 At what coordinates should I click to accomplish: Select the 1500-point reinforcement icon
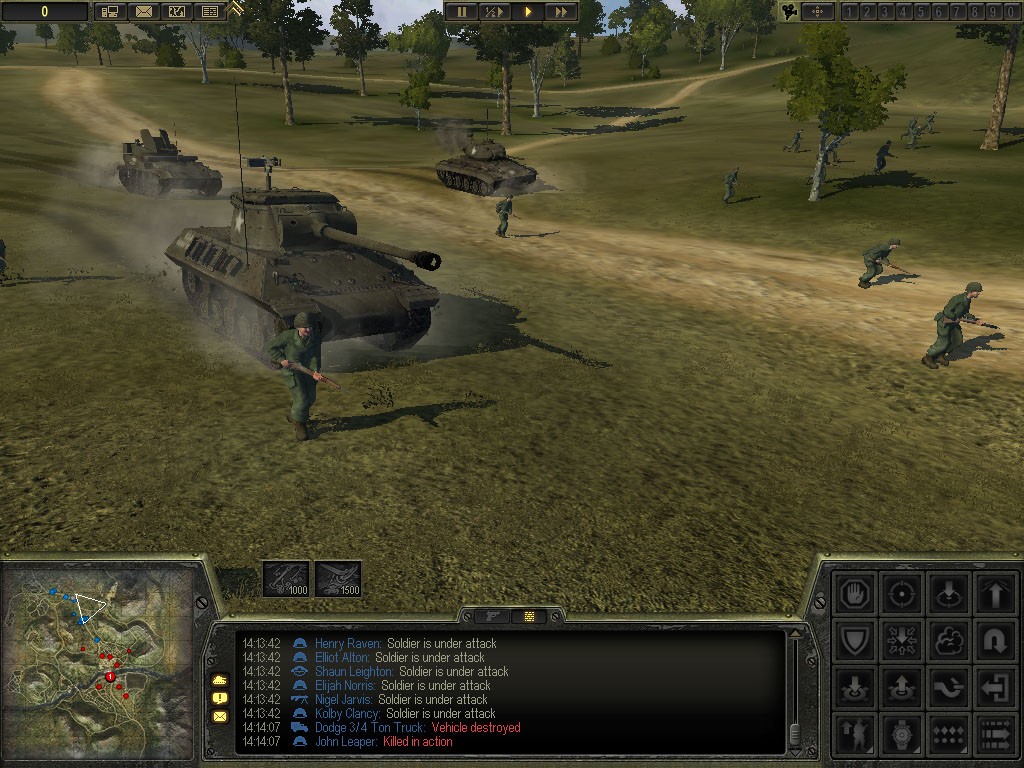(338, 579)
